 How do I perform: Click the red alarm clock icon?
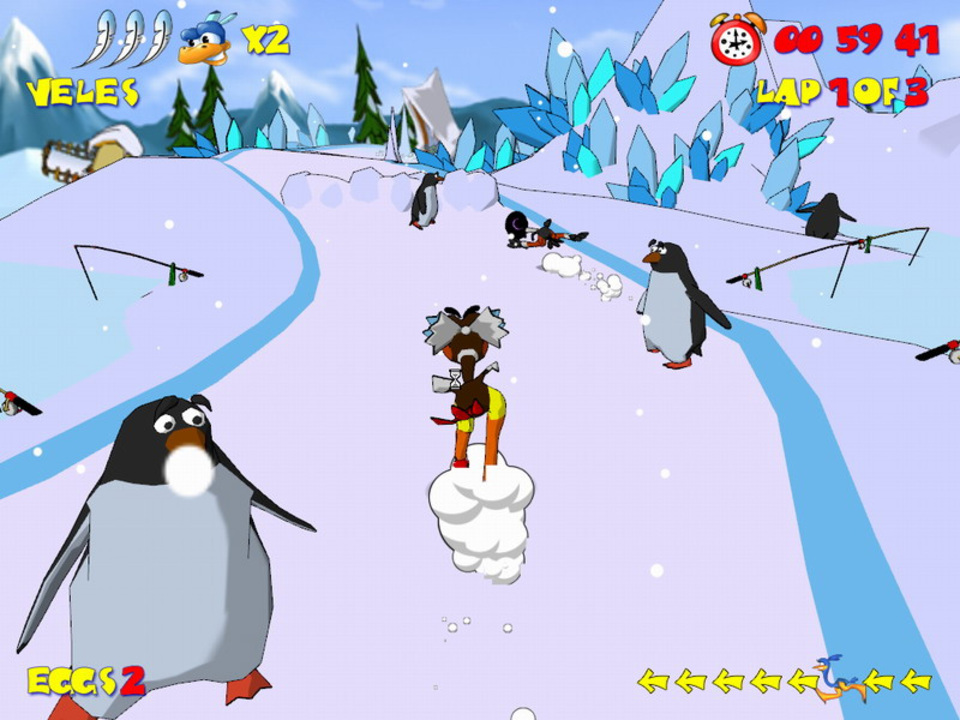[735, 40]
